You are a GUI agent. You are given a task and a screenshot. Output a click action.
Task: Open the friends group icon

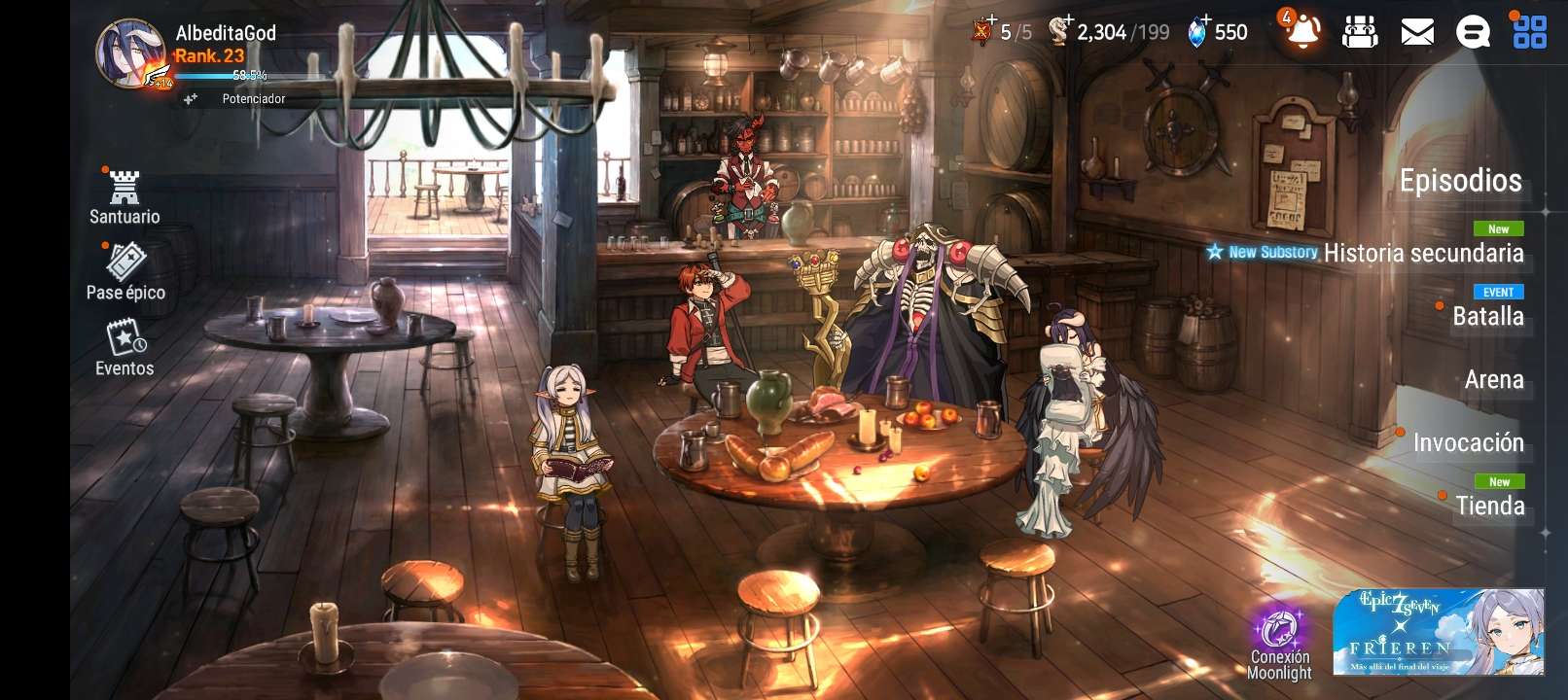click(1360, 33)
